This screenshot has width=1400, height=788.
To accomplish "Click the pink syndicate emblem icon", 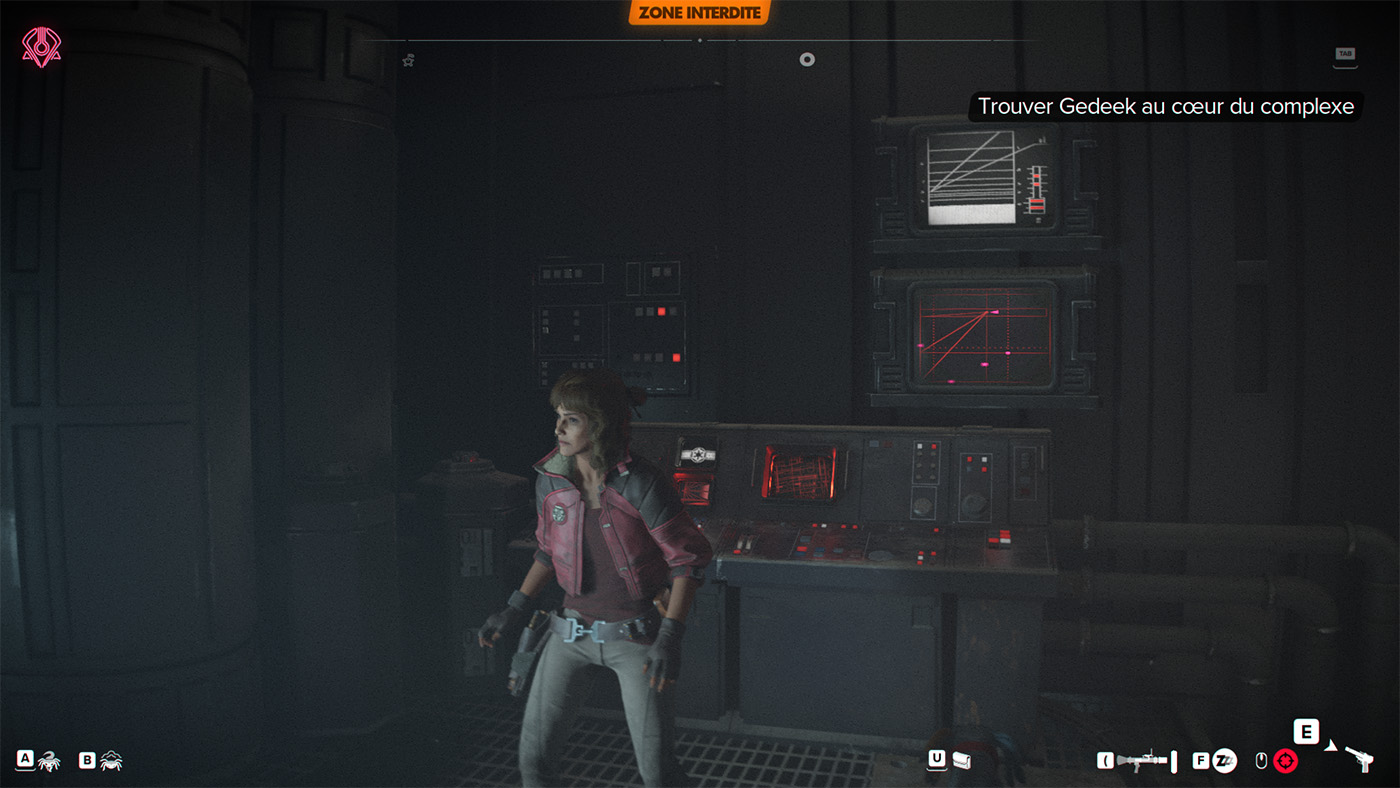I will (41, 45).
